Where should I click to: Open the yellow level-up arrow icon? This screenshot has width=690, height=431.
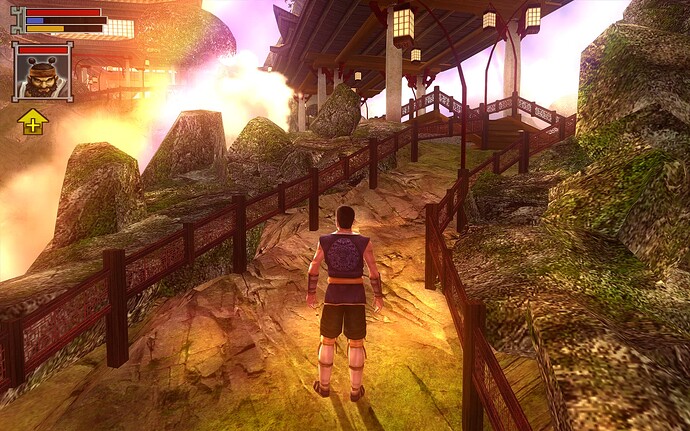[x=32, y=122]
